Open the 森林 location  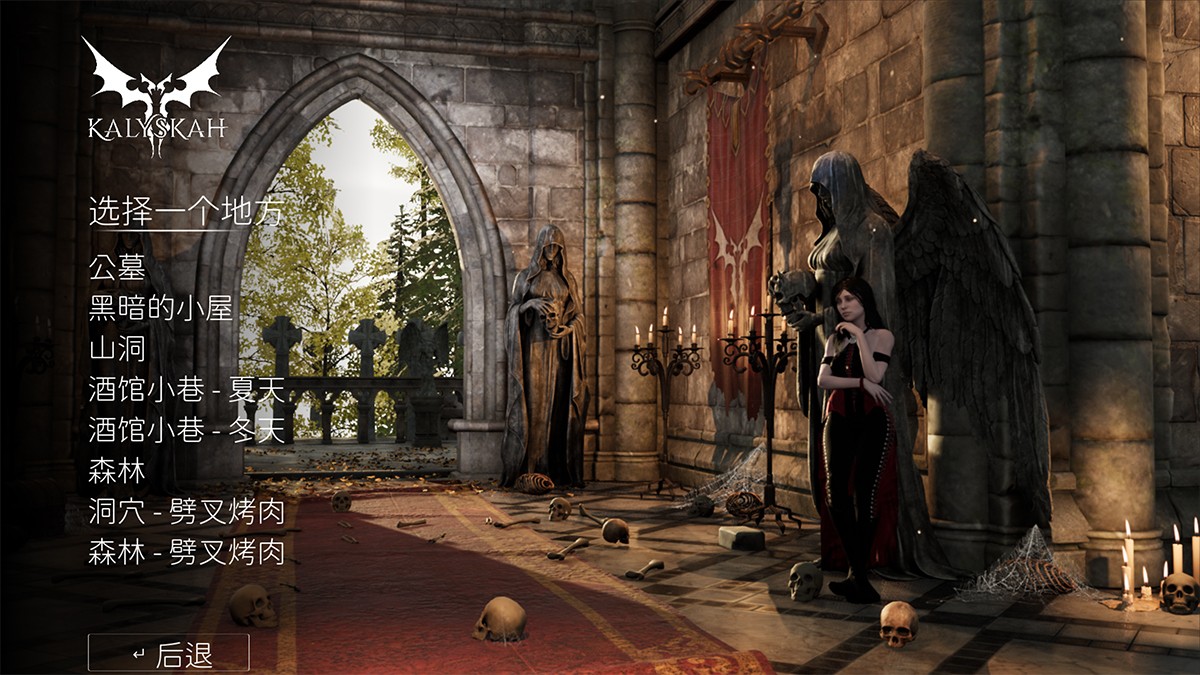[117, 471]
